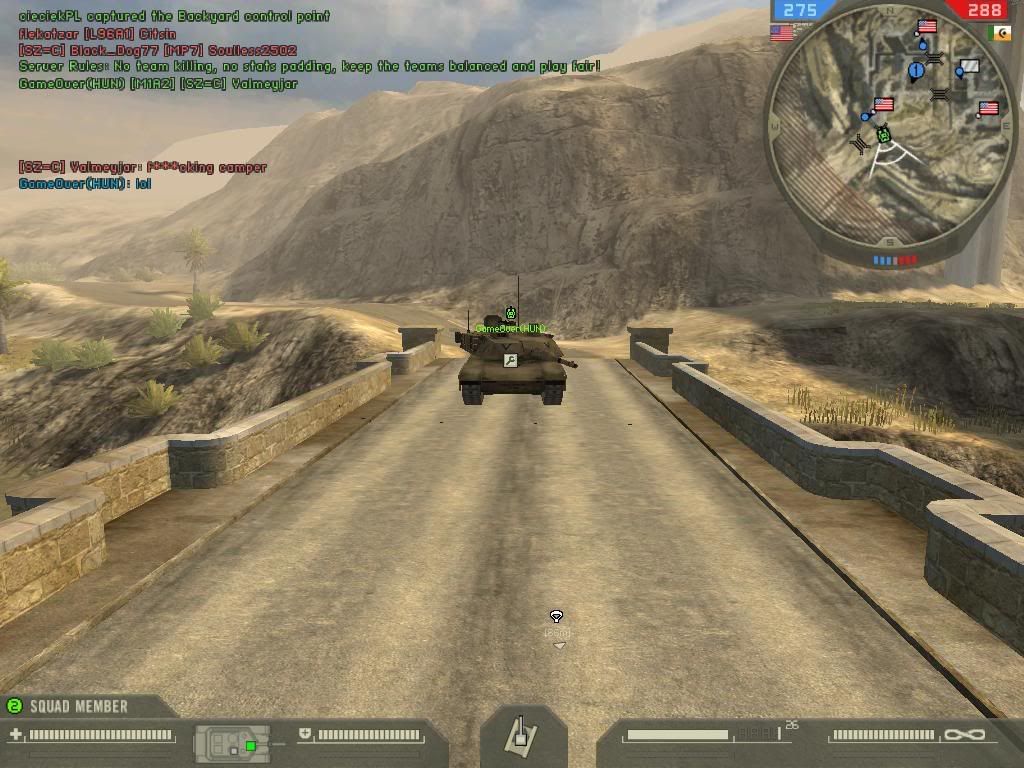This screenshot has width=1024, height=768.
Task: Select the Squad Member indicator
Action: (68, 706)
